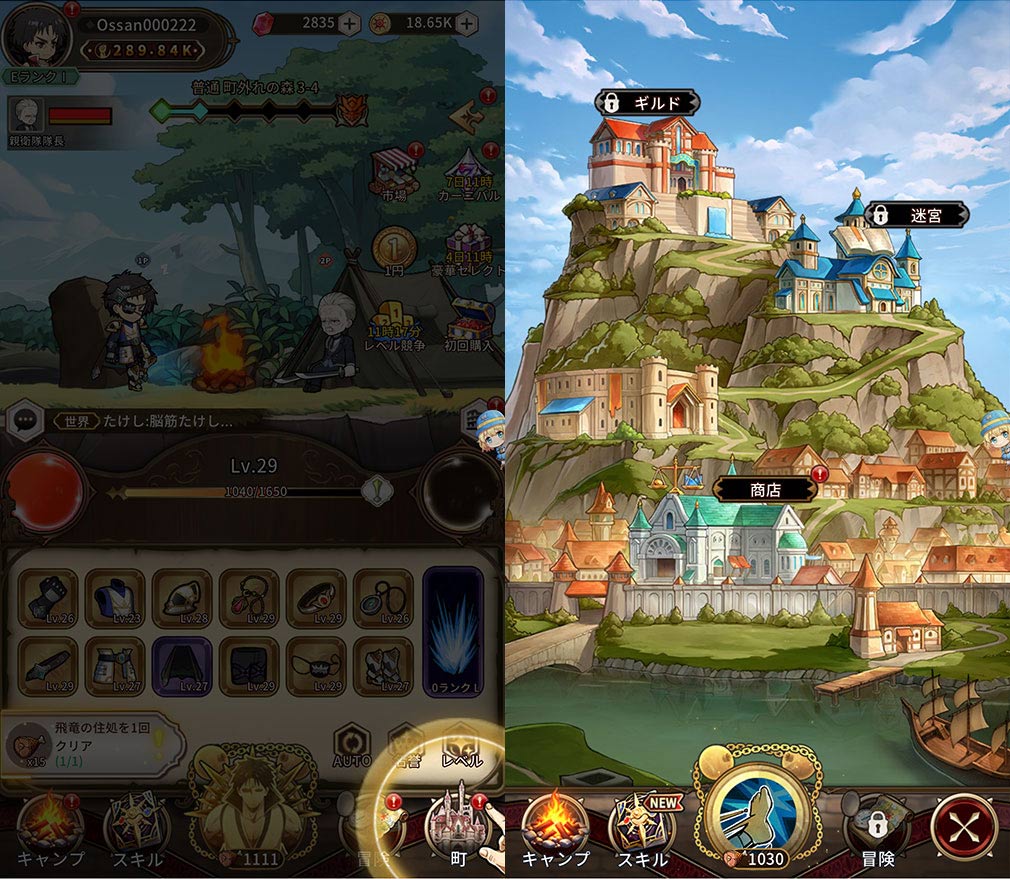Select the locked ギルド guild label
Screen dimensions: 1010x879
tap(647, 103)
